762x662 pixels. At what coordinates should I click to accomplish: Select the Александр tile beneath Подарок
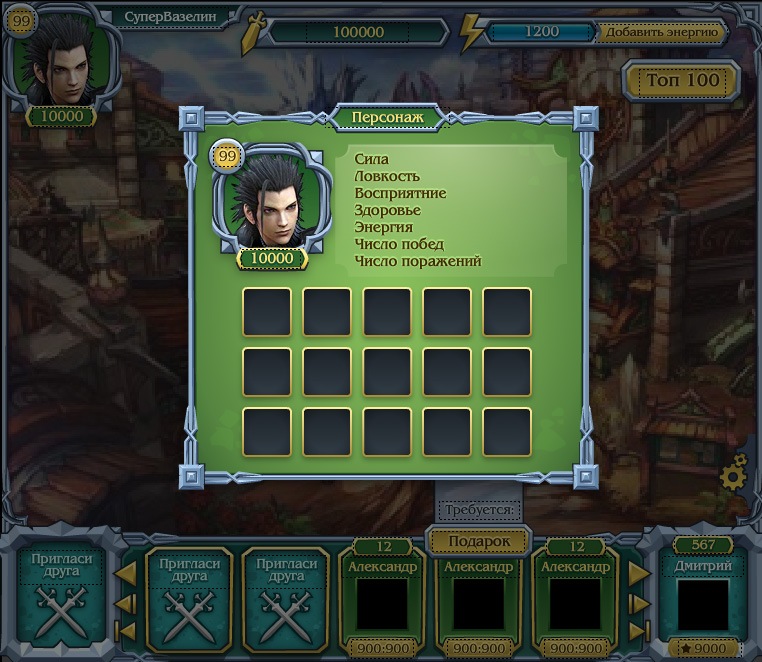coord(479,598)
